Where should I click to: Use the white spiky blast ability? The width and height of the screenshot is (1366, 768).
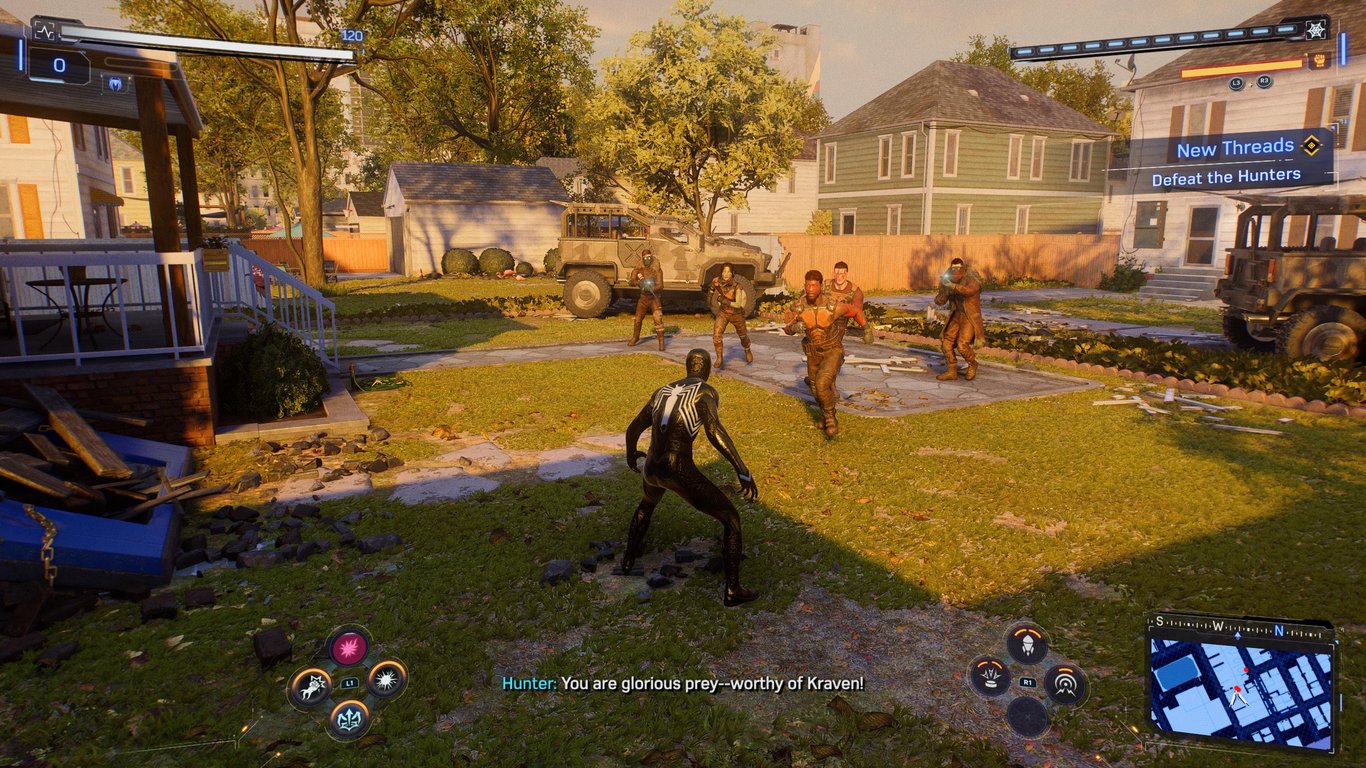coord(386,678)
